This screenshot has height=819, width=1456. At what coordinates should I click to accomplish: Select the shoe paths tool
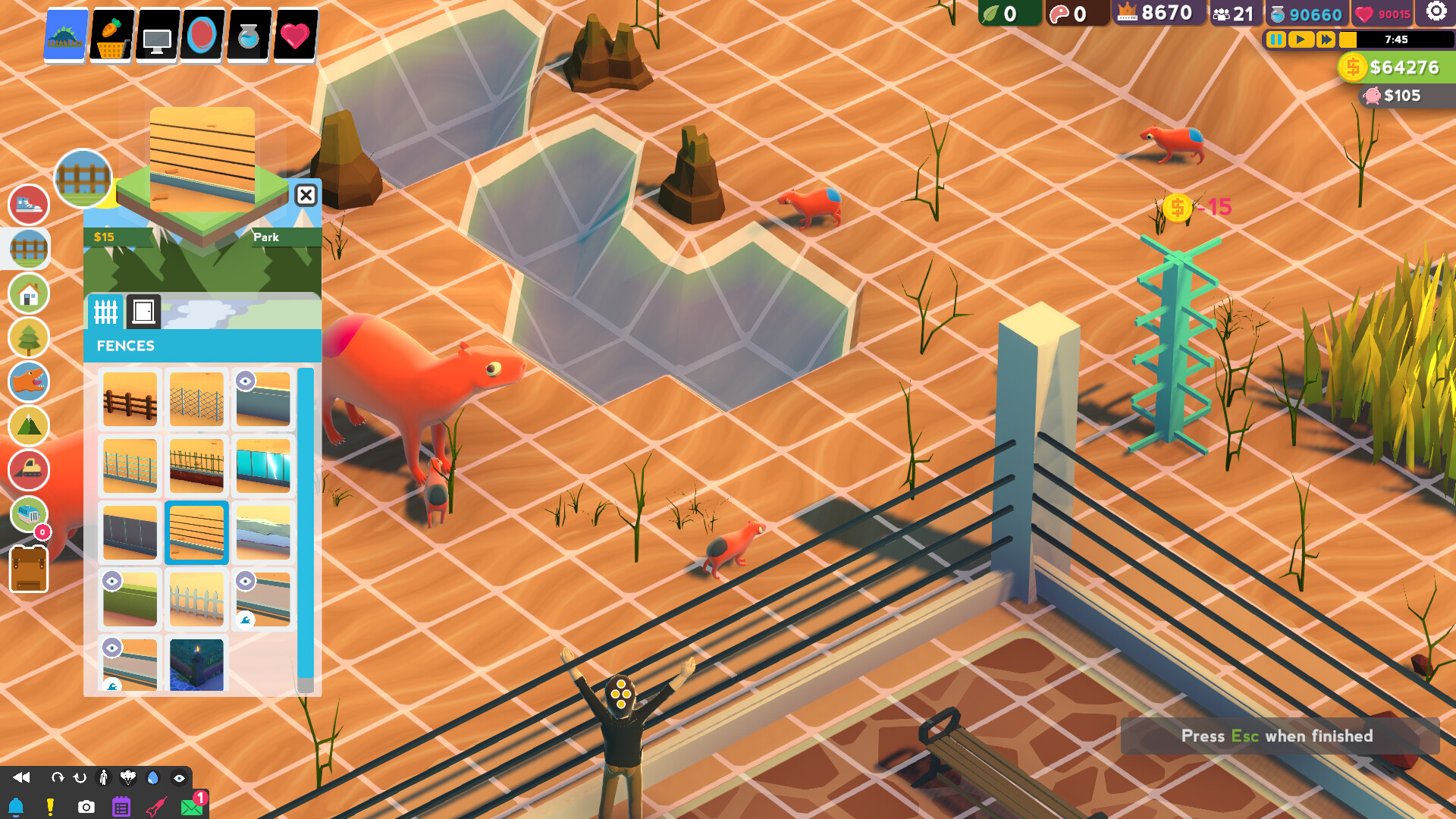(28, 205)
